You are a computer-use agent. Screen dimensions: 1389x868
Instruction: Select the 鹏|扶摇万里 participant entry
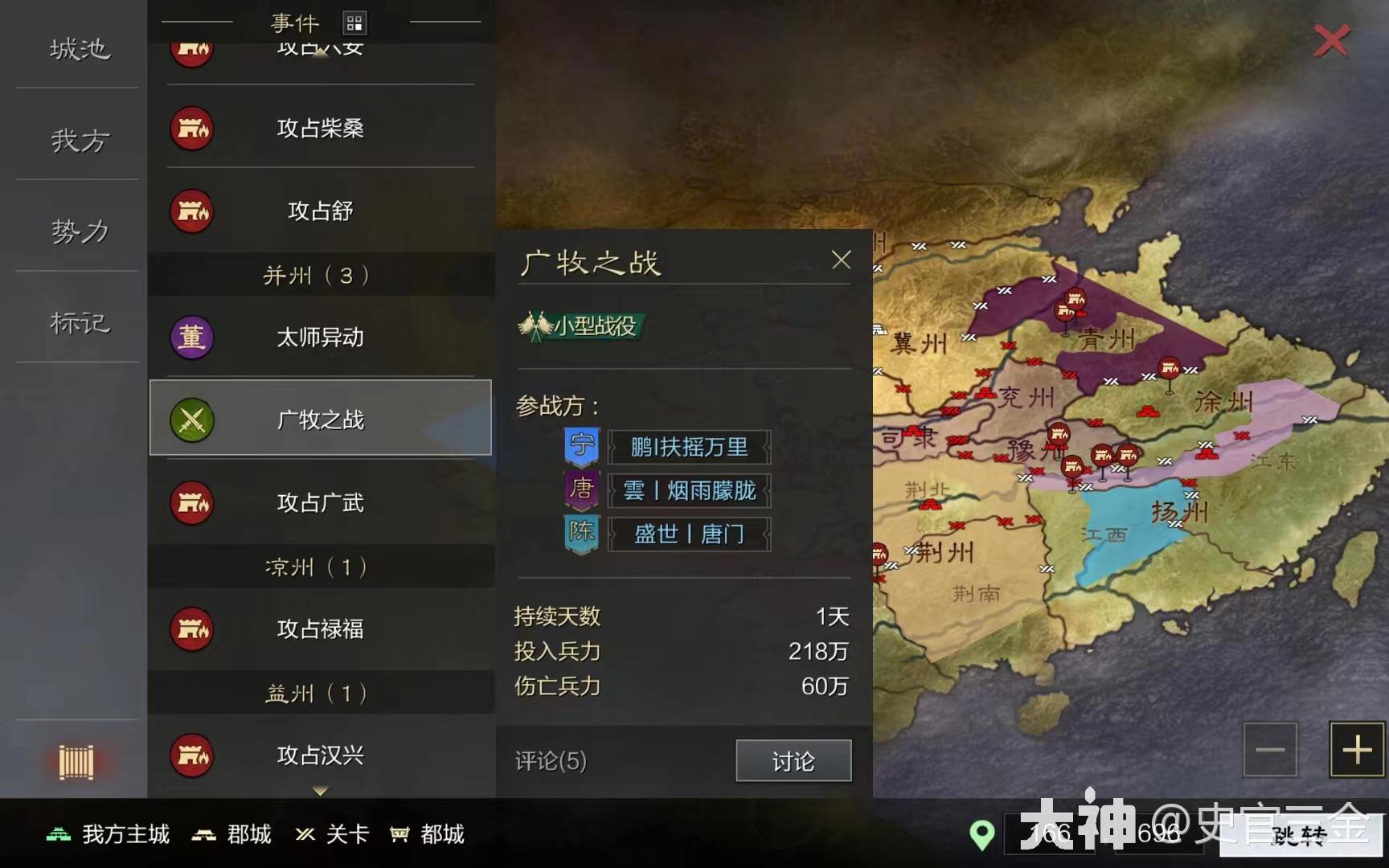tap(690, 448)
